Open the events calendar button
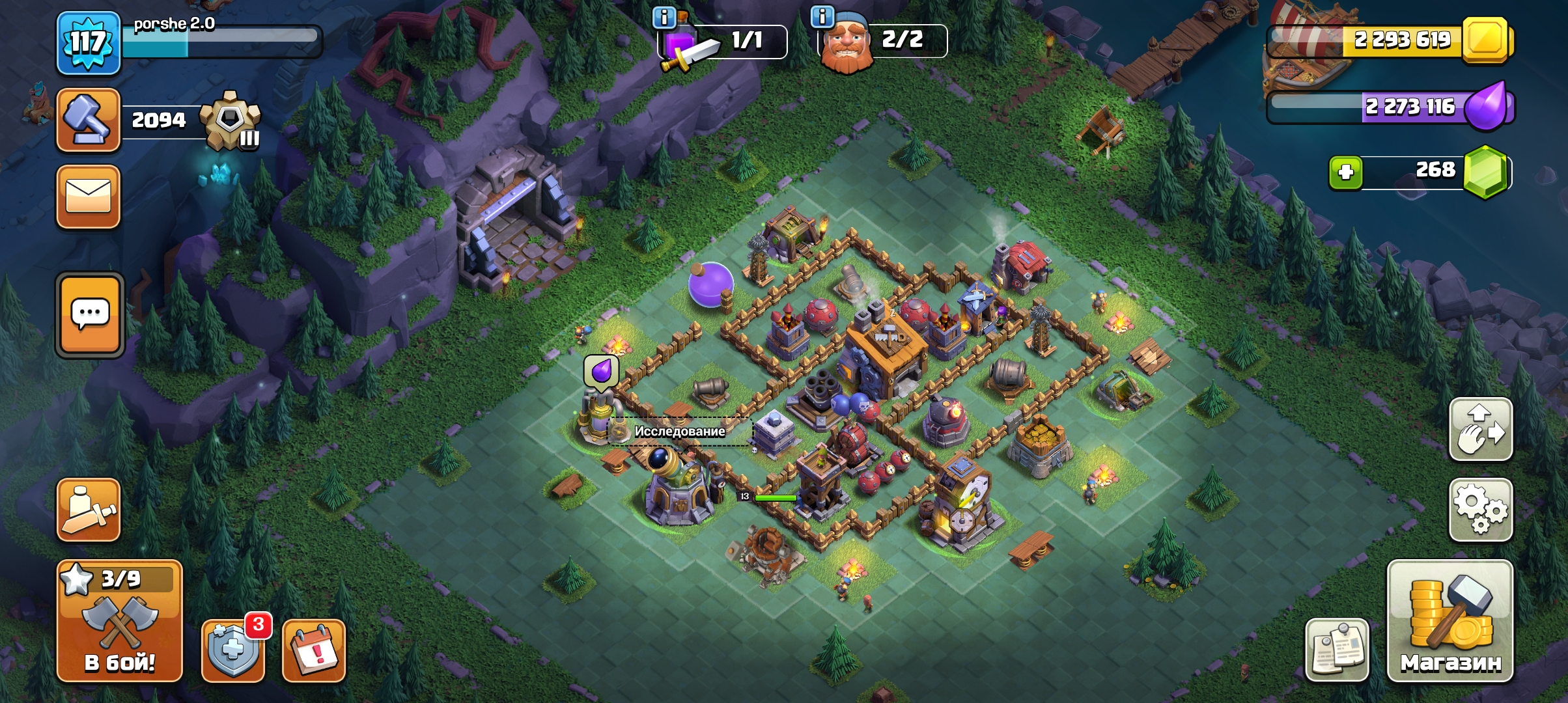 coord(314,650)
